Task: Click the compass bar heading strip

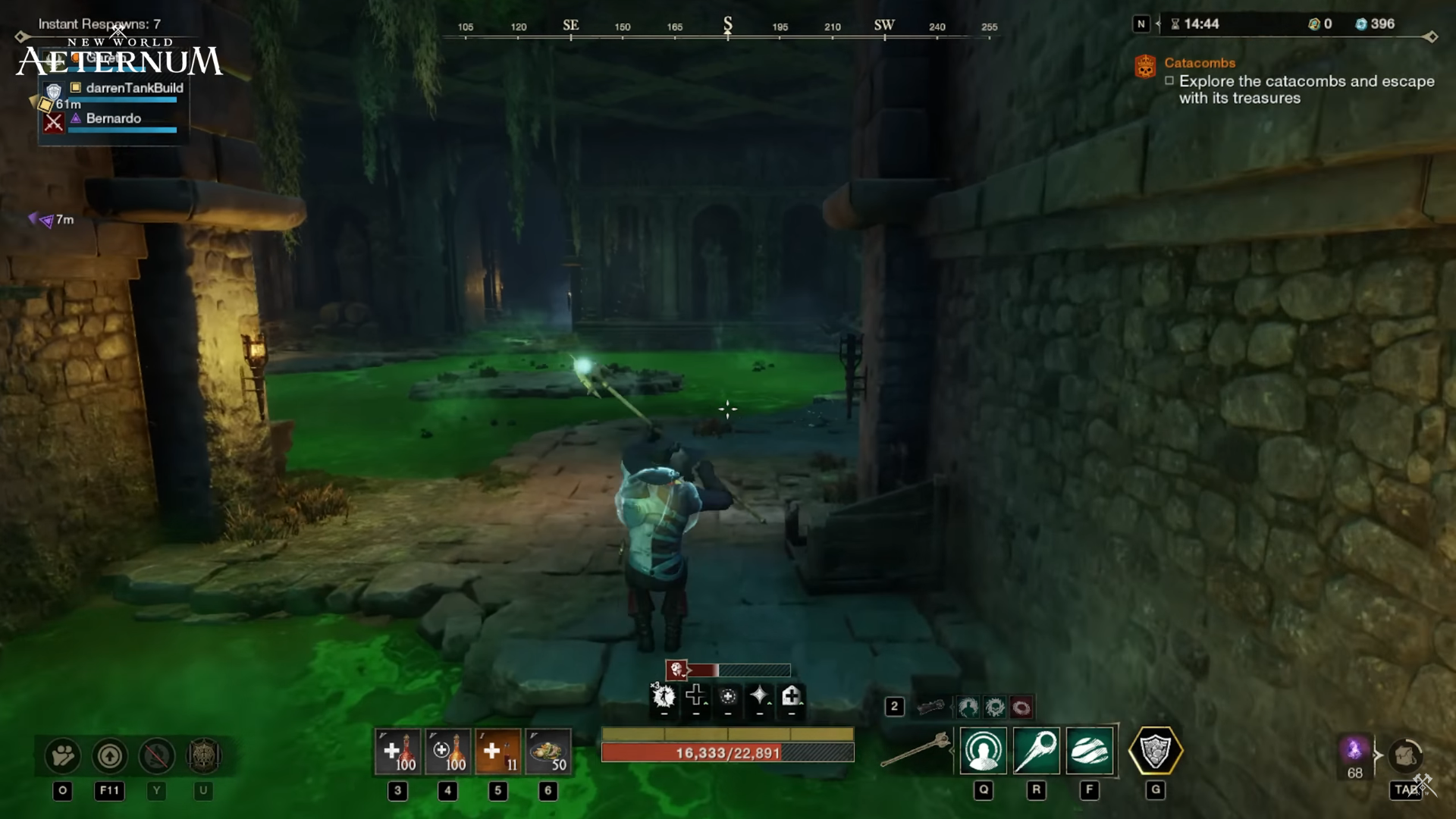Action: [726, 27]
